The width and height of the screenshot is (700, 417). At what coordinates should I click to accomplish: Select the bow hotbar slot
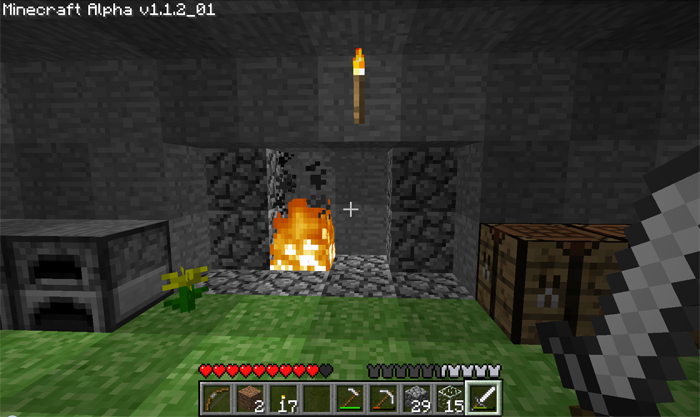click(216, 398)
